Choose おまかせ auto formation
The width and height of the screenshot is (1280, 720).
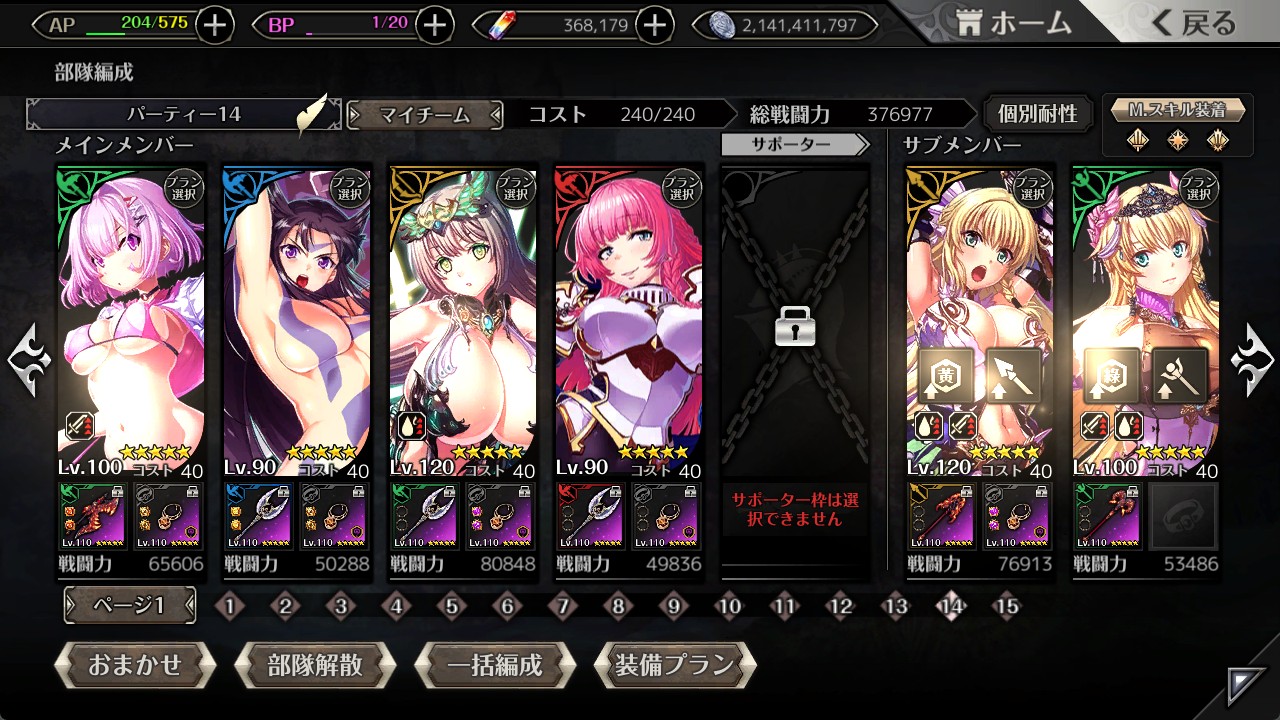135,665
